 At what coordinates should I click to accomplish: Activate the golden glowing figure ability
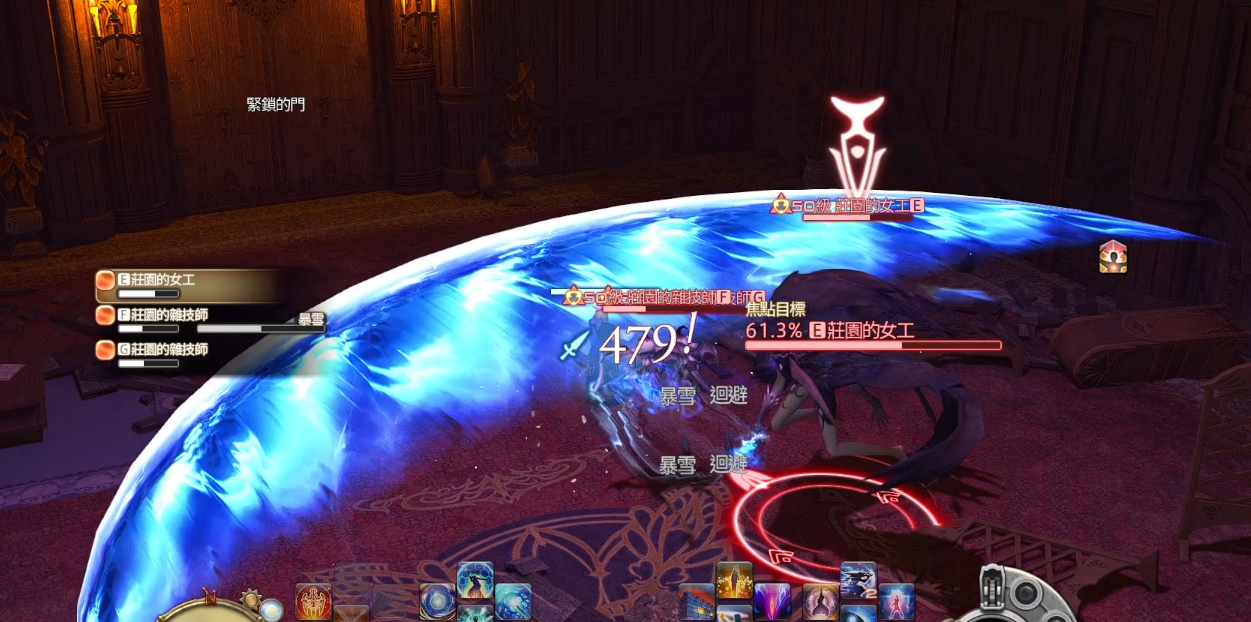(x=734, y=581)
